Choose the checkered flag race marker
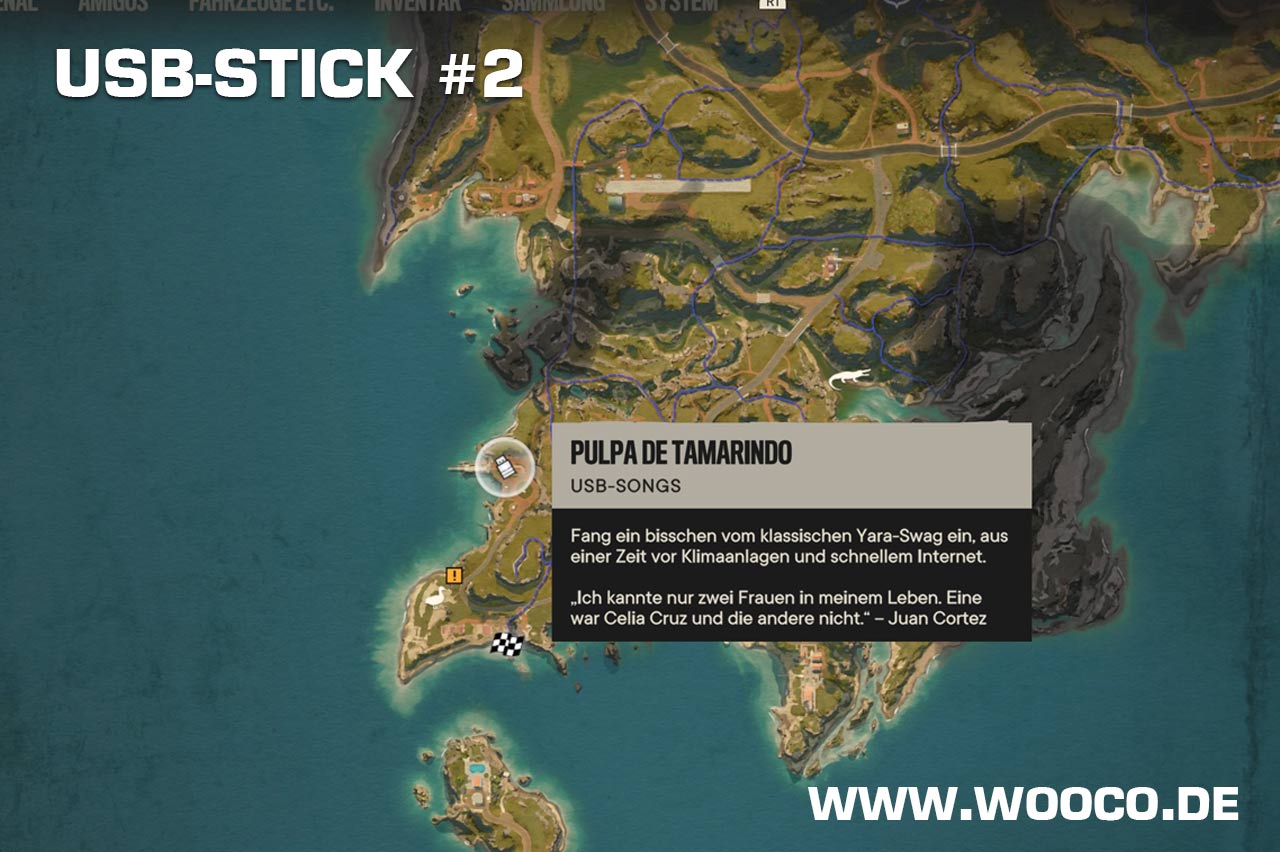Image resolution: width=1280 pixels, height=852 pixels. [507, 644]
